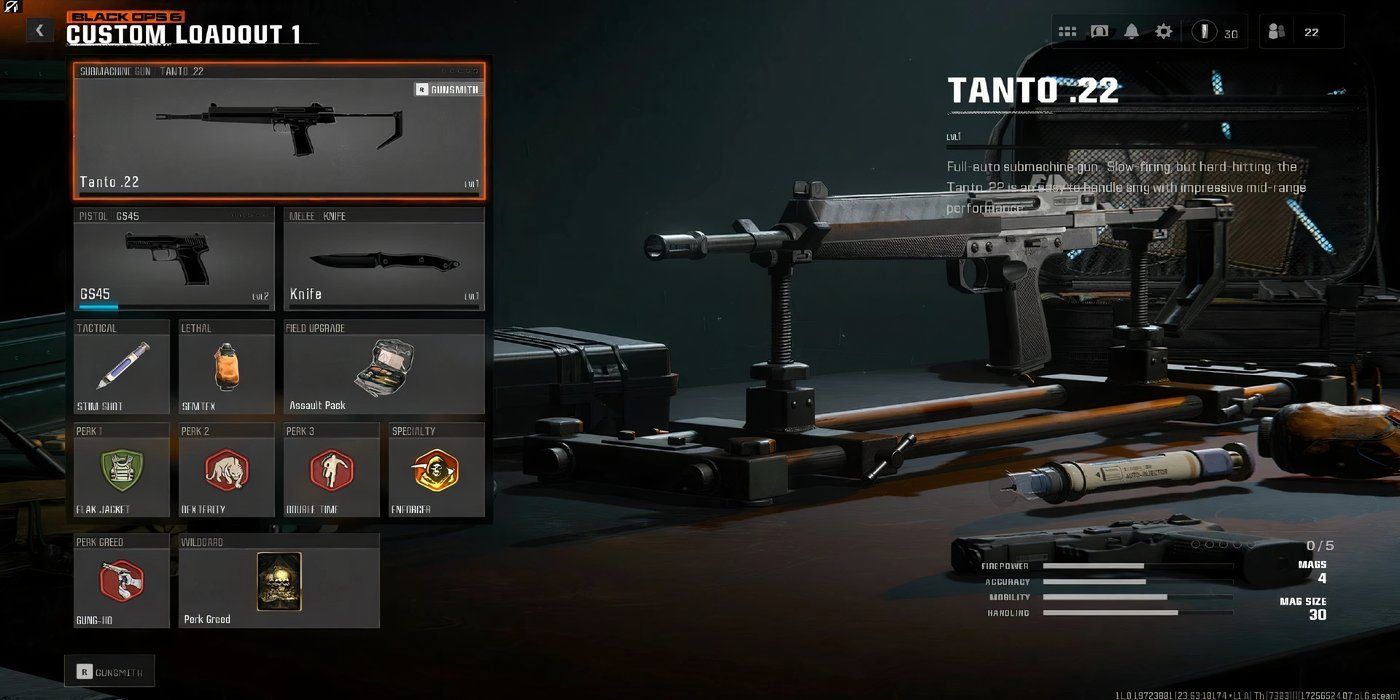
Task: Open the Gung-Ho perk greed slot
Action: (122, 581)
